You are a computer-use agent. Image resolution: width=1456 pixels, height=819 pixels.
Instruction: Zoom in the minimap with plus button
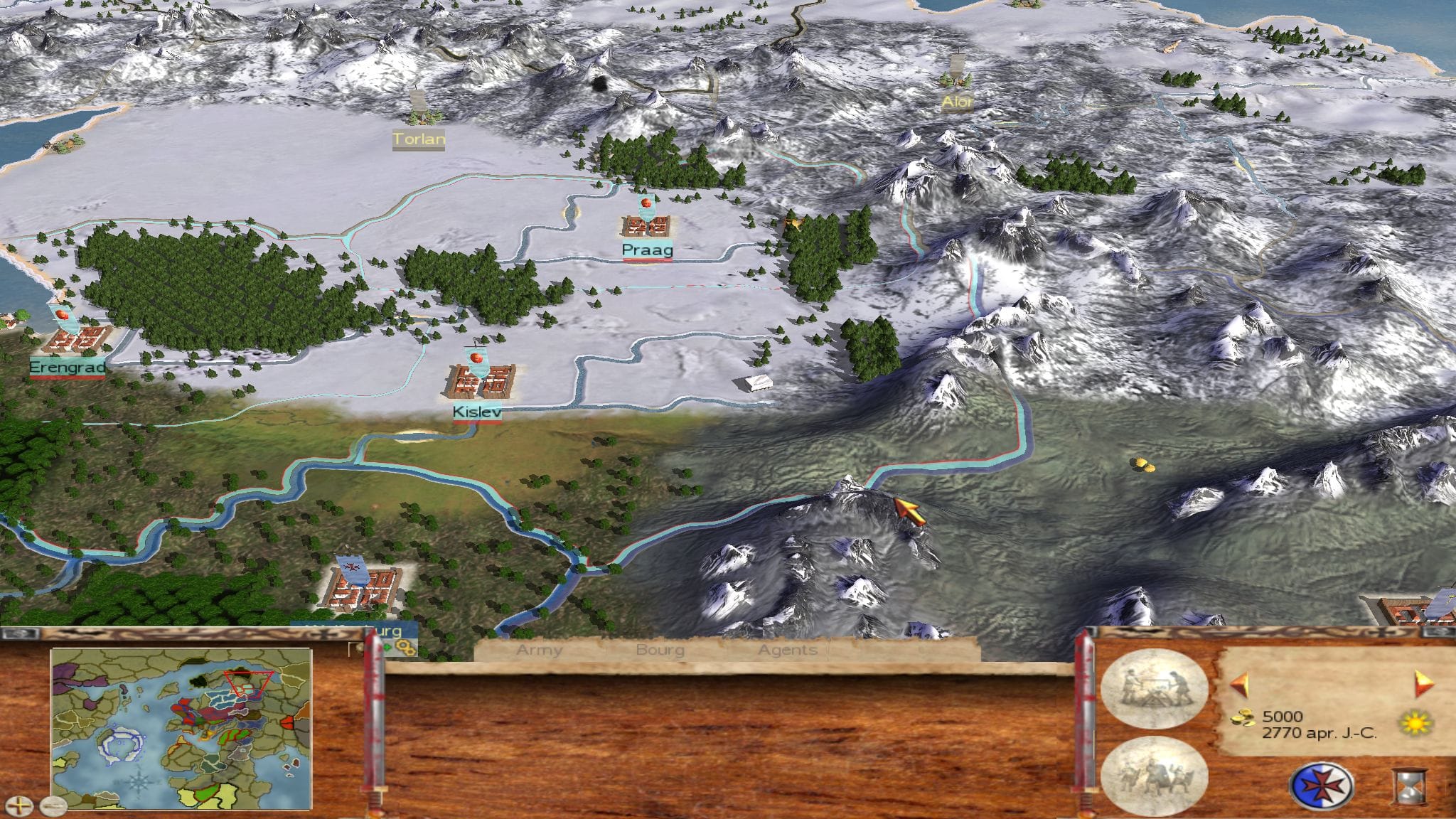coord(23,805)
